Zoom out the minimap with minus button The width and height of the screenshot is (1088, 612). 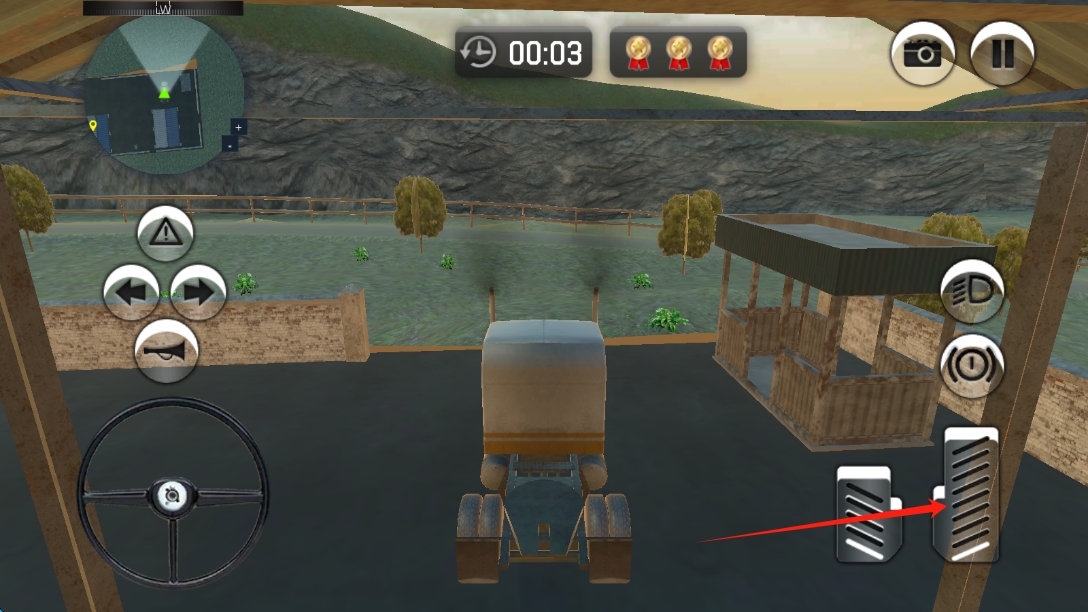pos(230,144)
